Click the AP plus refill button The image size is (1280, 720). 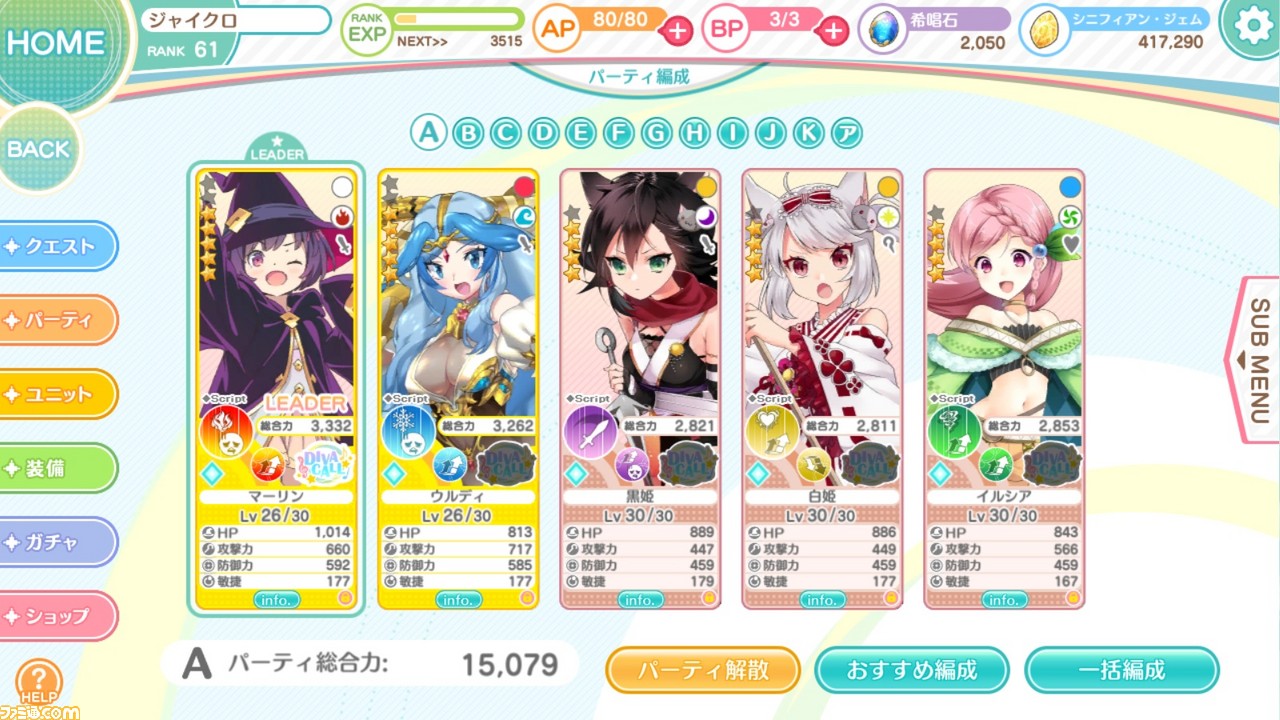coord(677,31)
